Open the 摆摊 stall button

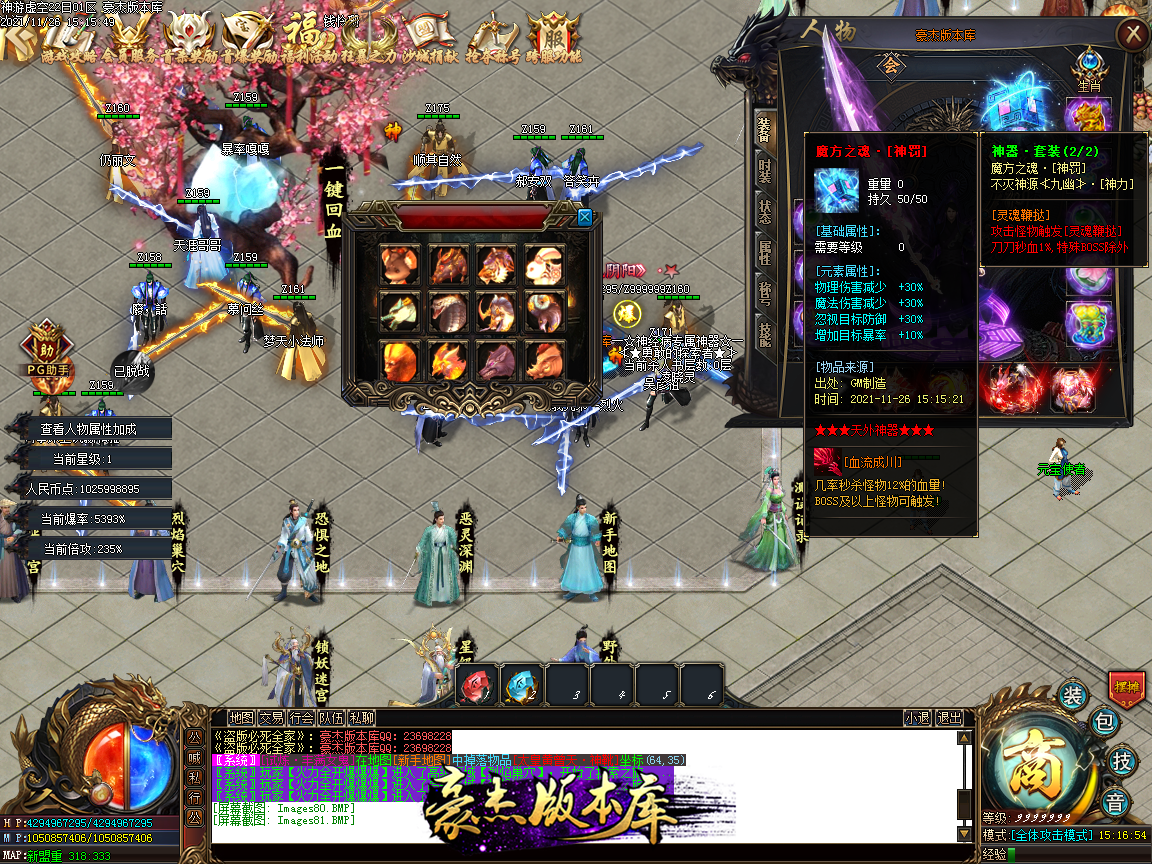point(1128,688)
